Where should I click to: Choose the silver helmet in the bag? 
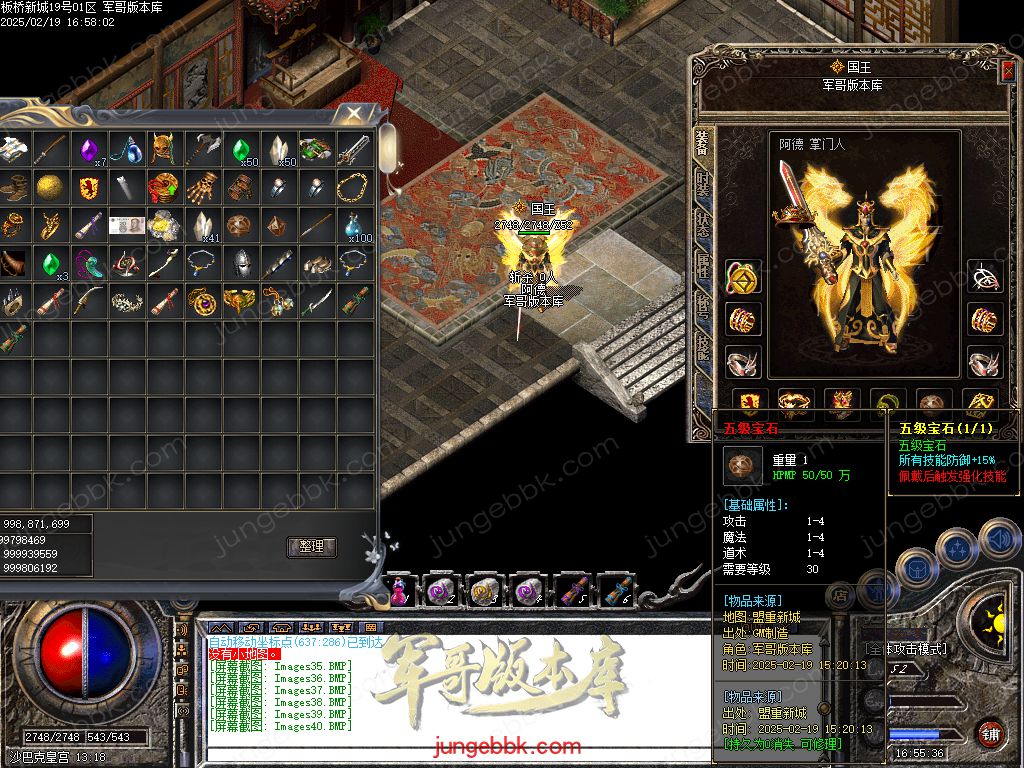point(240,262)
